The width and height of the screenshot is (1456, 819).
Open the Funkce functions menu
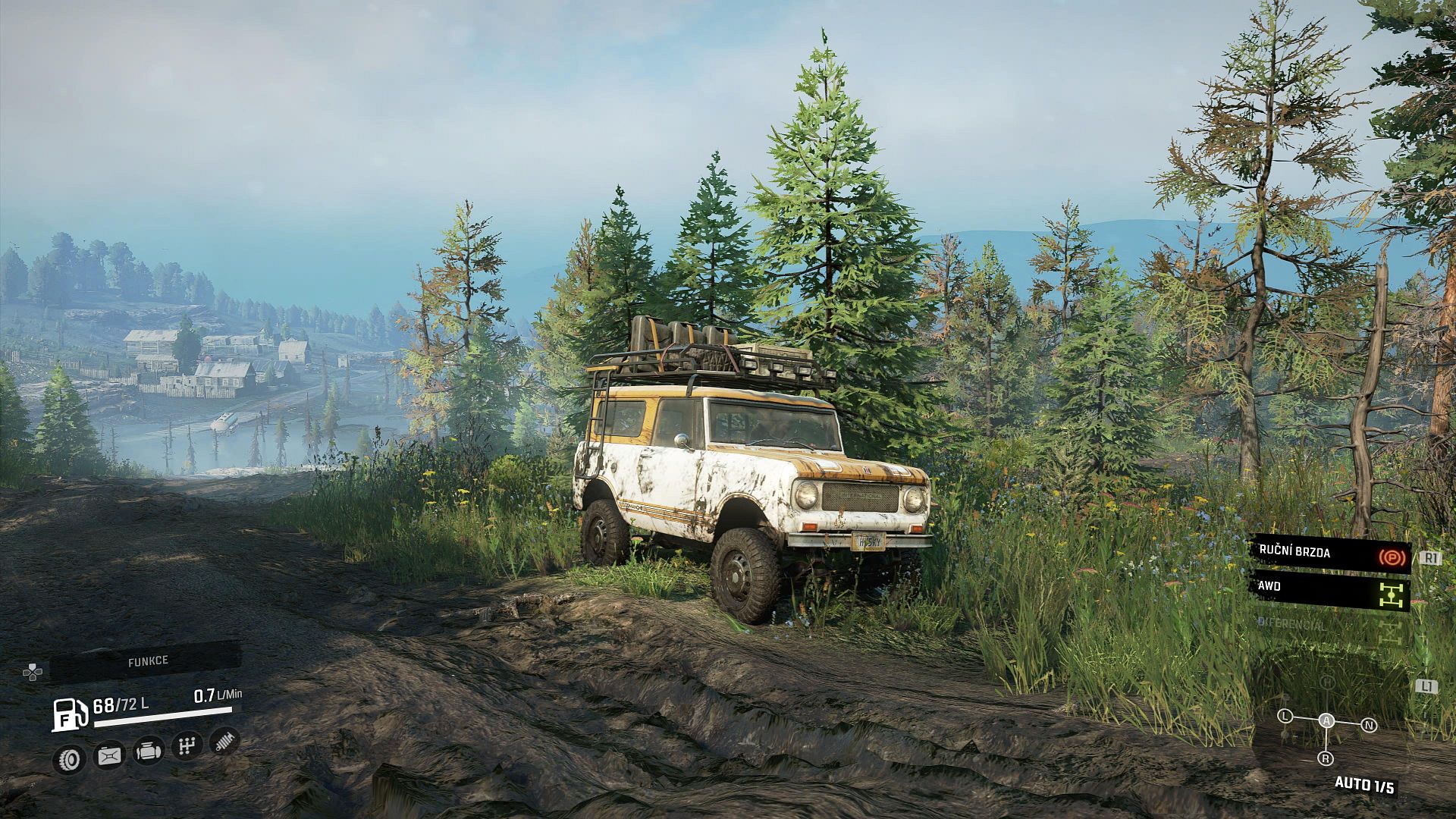click(147, 661)
